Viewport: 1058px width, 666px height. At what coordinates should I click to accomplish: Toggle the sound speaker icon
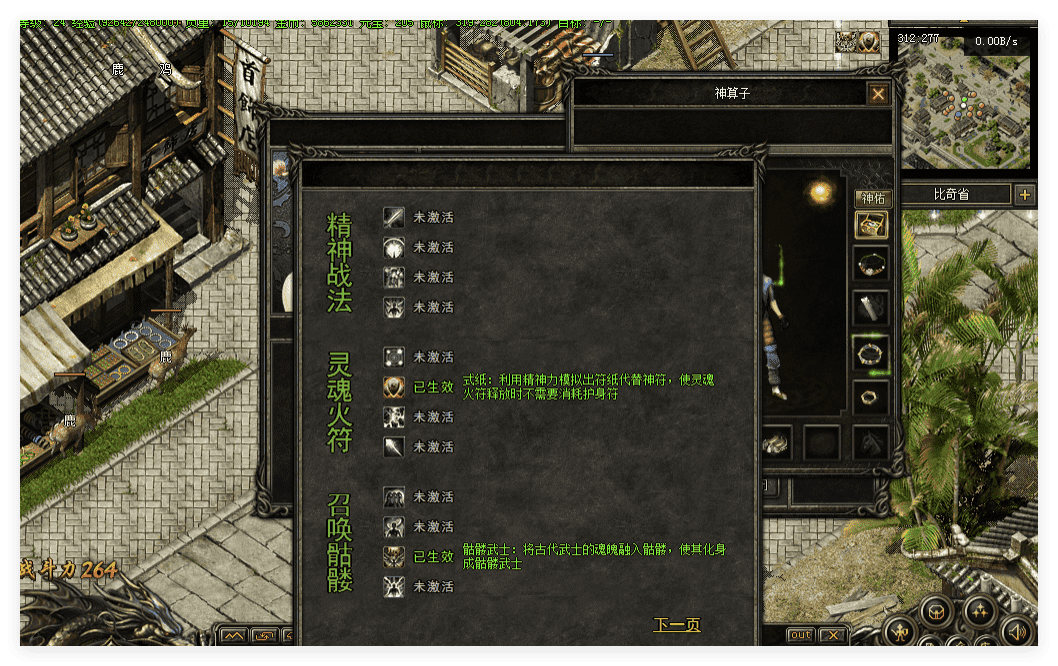(x=1017, y=631)
